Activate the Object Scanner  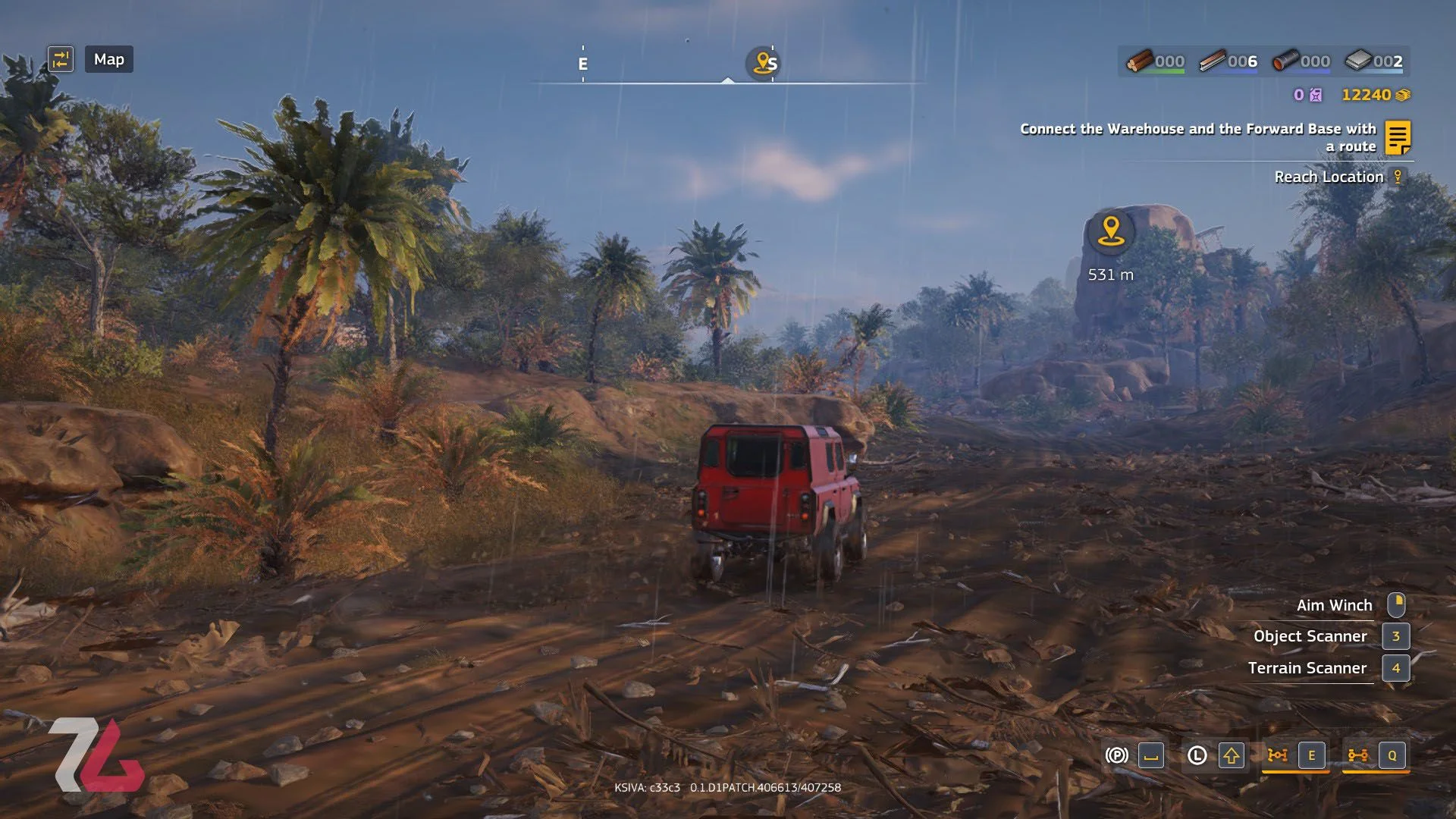(1310, 636)
